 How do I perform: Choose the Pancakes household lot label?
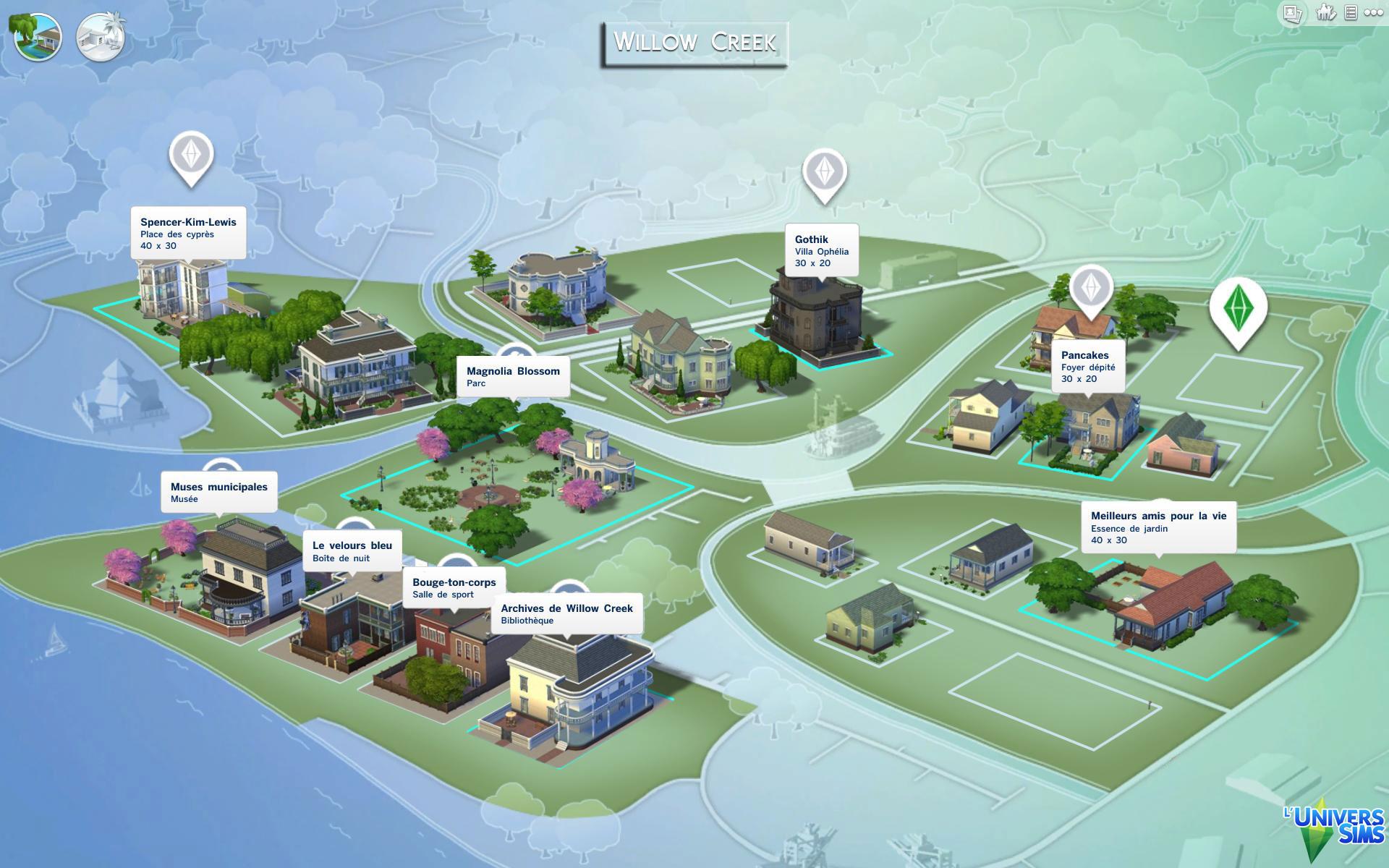point(1087,366)
